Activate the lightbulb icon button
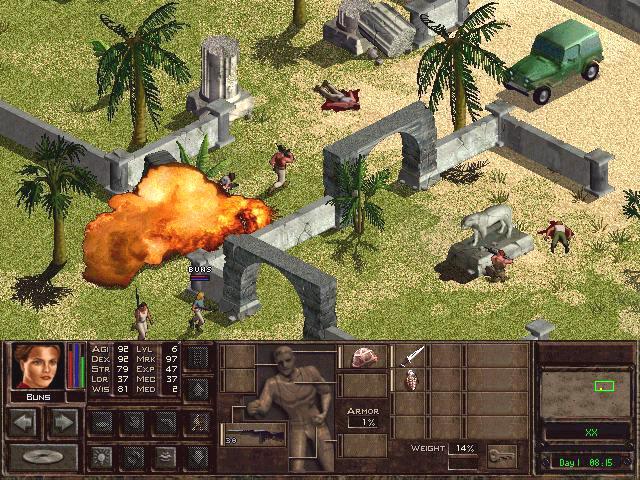Screen dimensions: 640x480 [100, 457]
